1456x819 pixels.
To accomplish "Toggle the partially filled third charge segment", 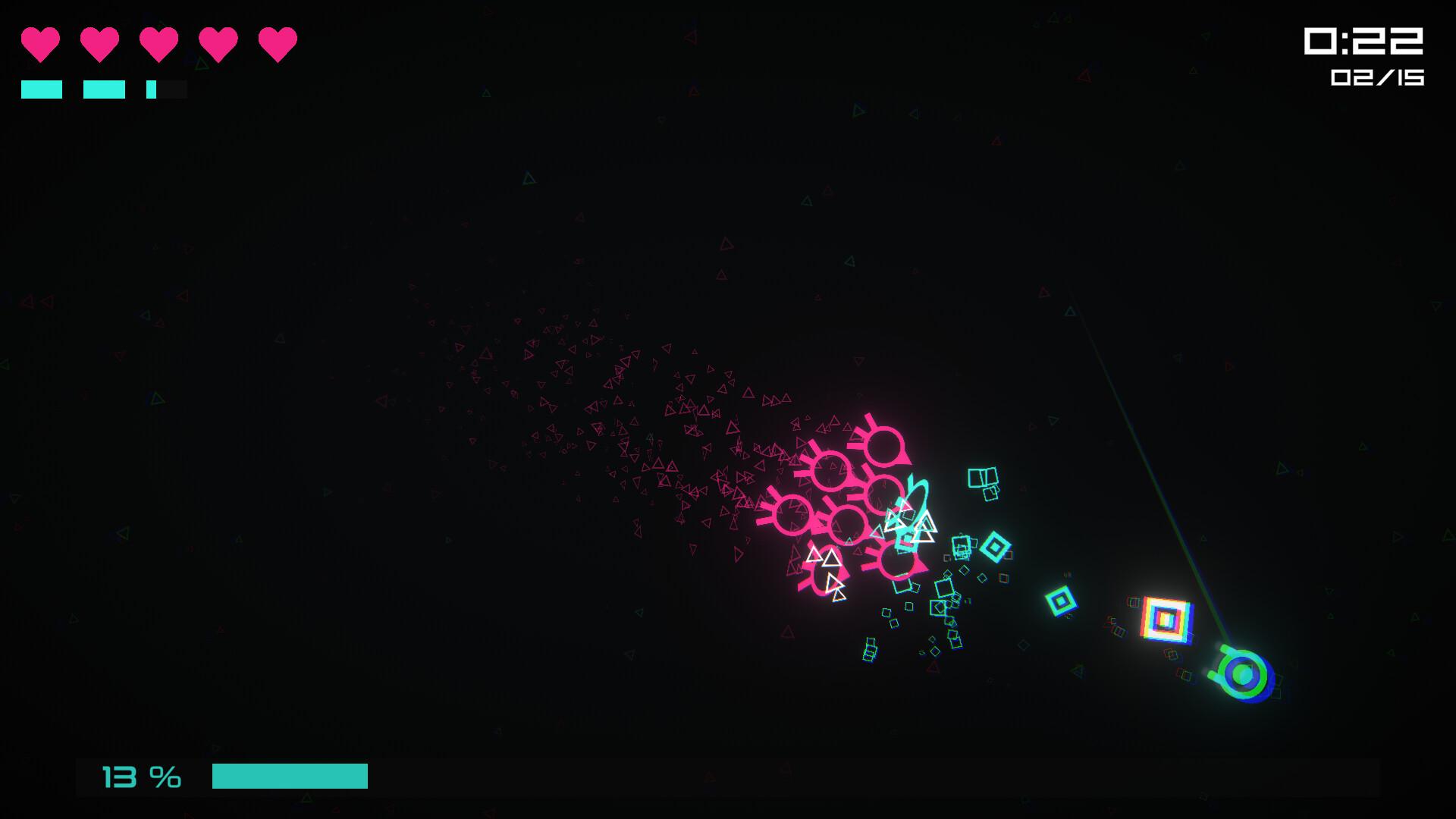I will [165, 89].
